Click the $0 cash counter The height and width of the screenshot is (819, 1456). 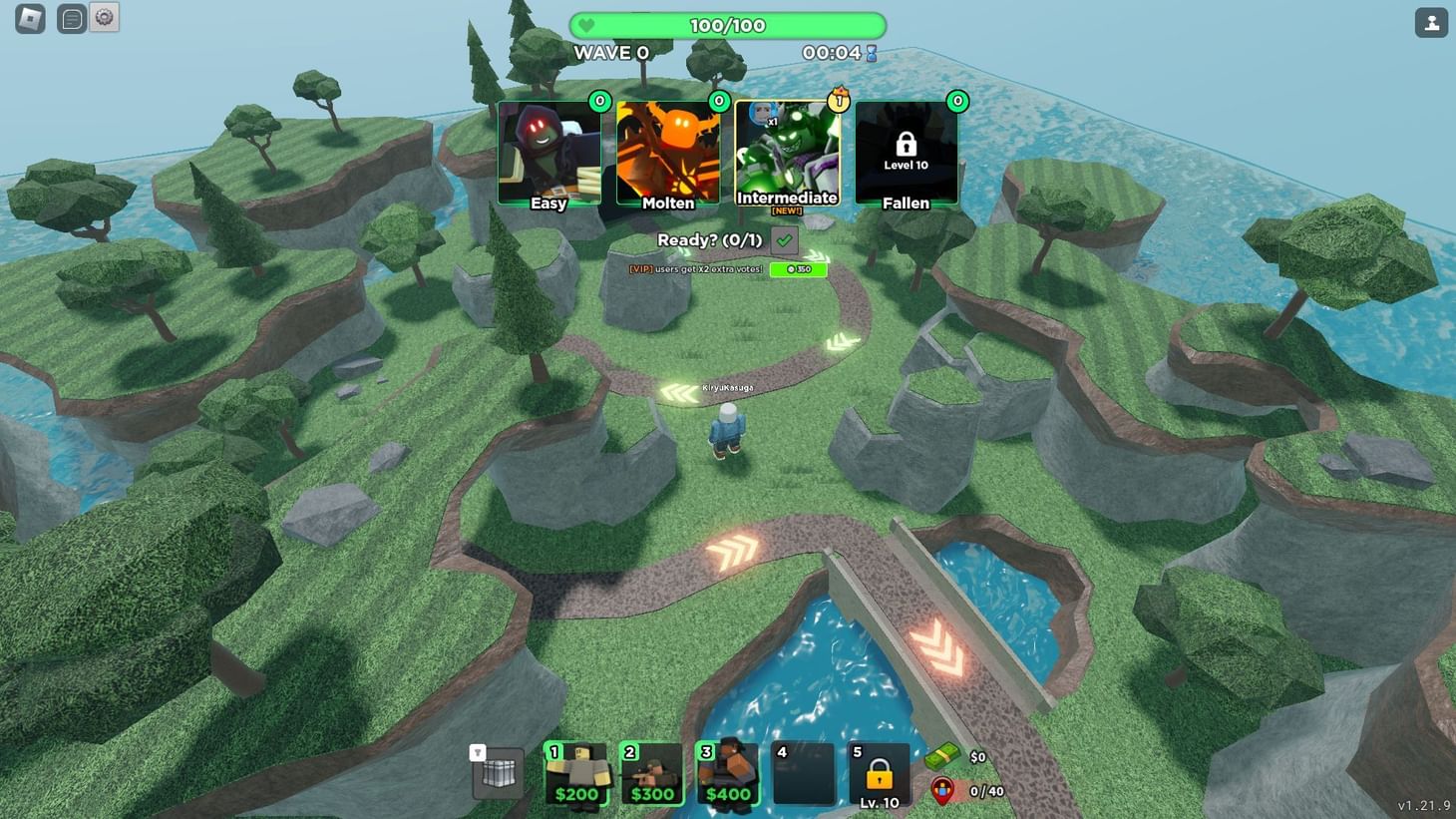click(x=959, y=755)
